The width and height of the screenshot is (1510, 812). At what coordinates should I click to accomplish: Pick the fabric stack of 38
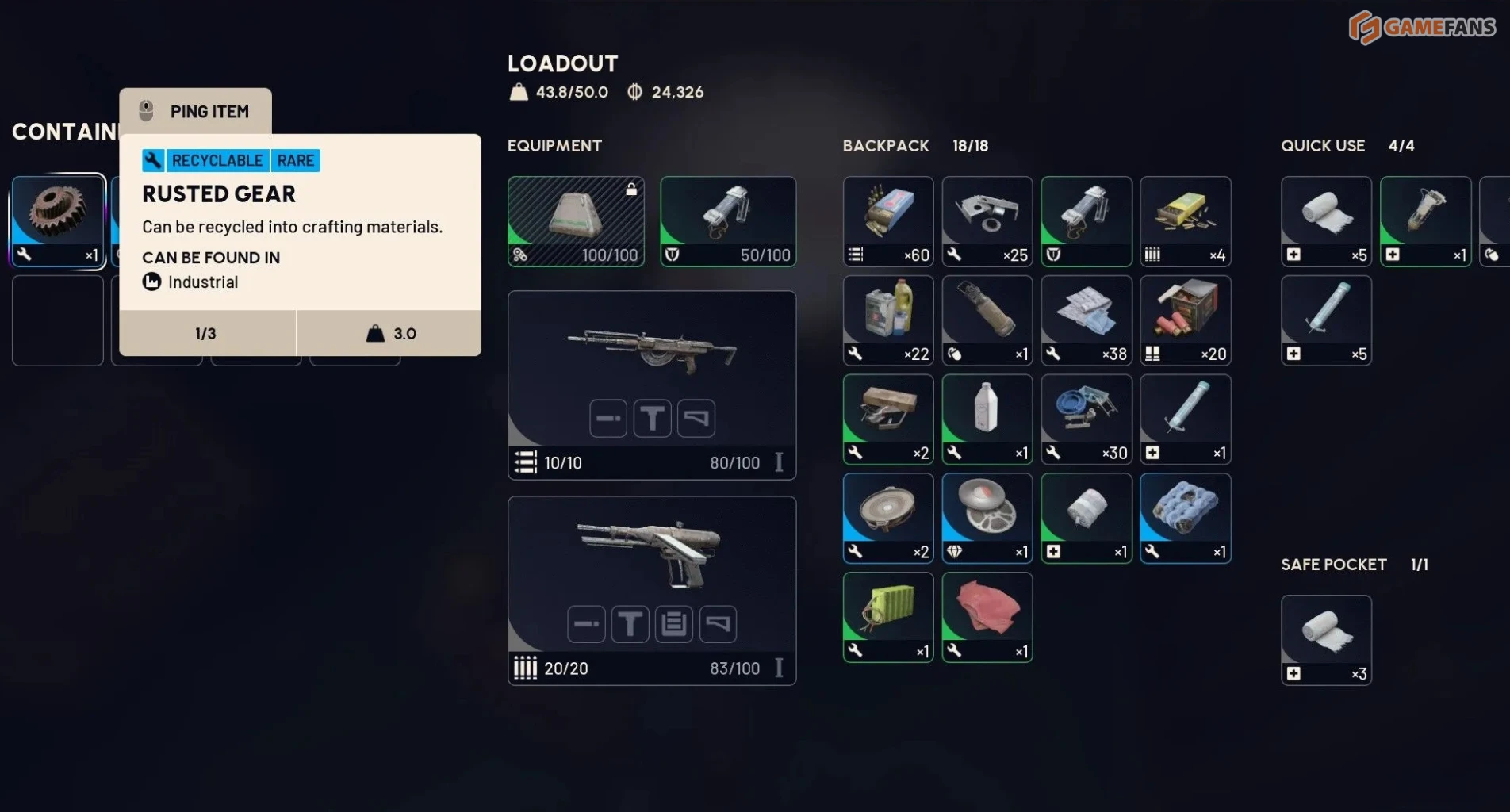click(x=1087, y=320)
